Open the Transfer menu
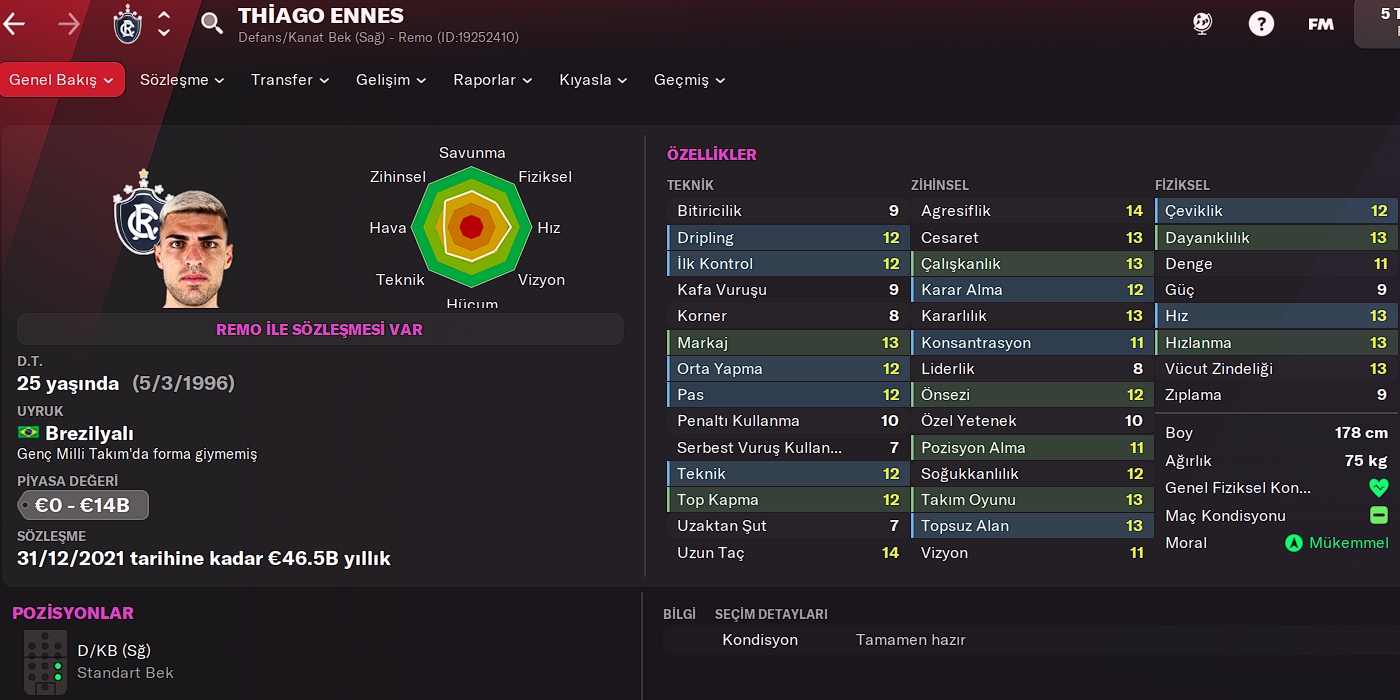 [x=289, y=80]
